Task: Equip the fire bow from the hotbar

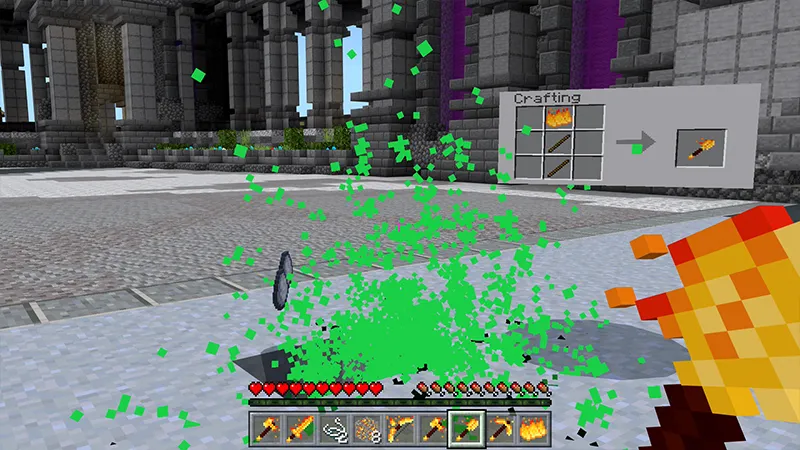Action: (399, 428)
